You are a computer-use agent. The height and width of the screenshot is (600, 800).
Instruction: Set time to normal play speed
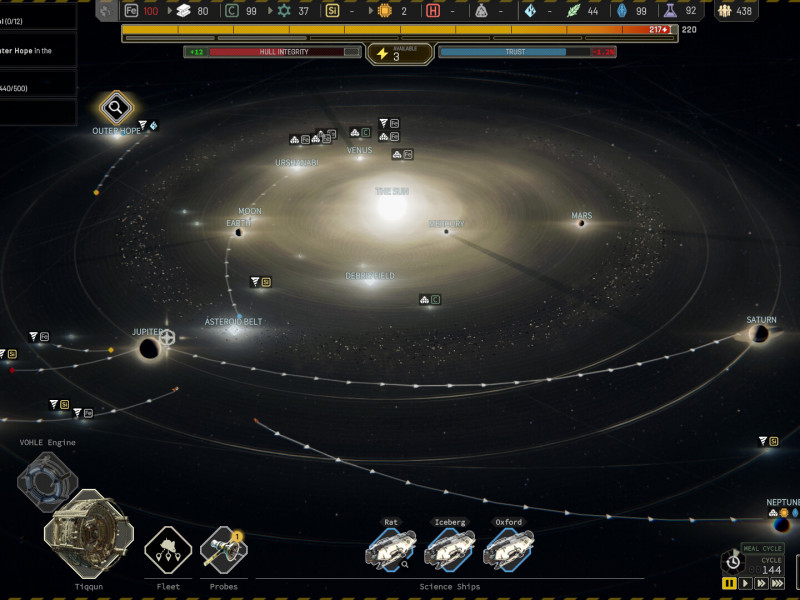(745, 583)
